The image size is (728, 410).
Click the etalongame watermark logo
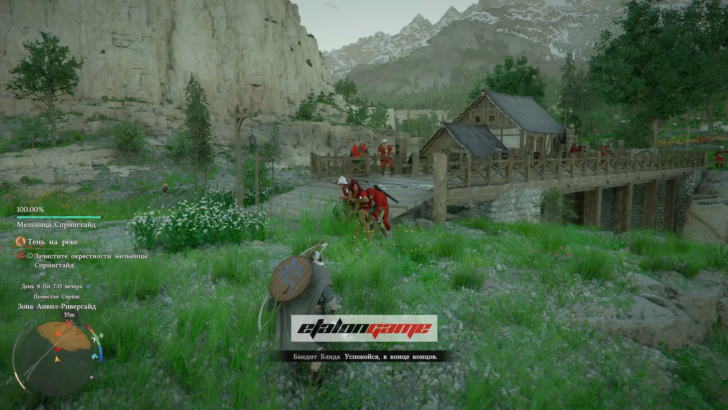tap(364, 328)
